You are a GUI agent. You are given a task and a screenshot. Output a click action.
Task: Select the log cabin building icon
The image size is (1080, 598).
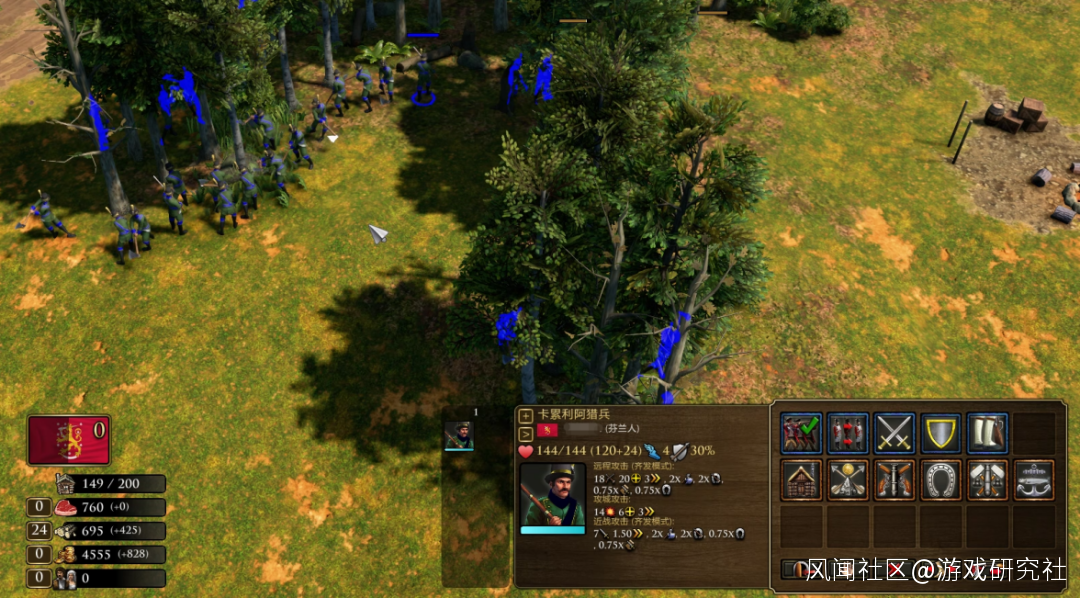click(801, 479)
